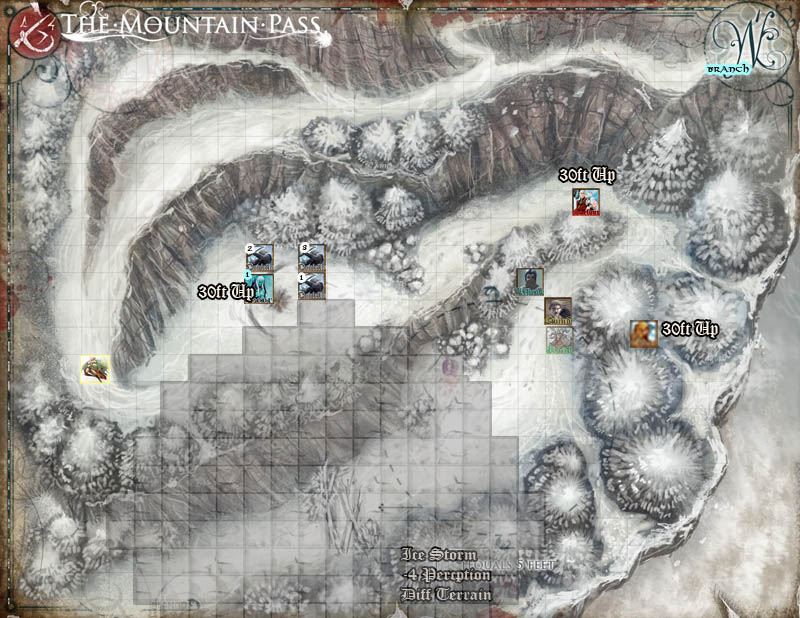Select the red-bordered white-haired character token
The image size is (800, 618).
point(585,202)
